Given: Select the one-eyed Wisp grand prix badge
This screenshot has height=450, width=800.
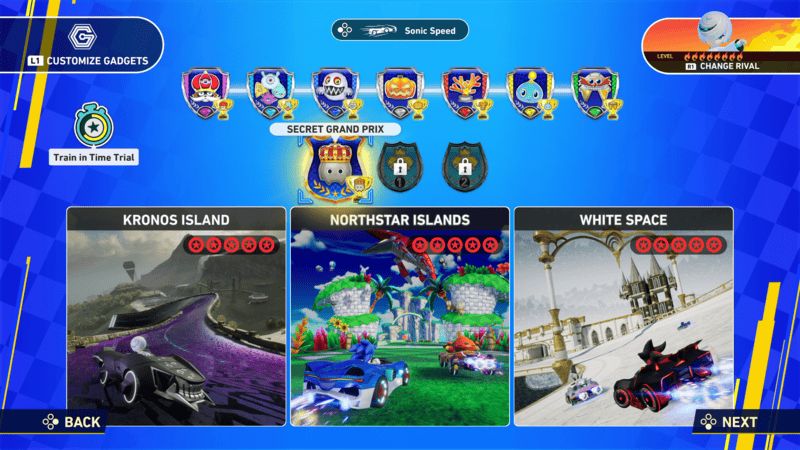Looking at the screenshot, I should tap(269, 90).
